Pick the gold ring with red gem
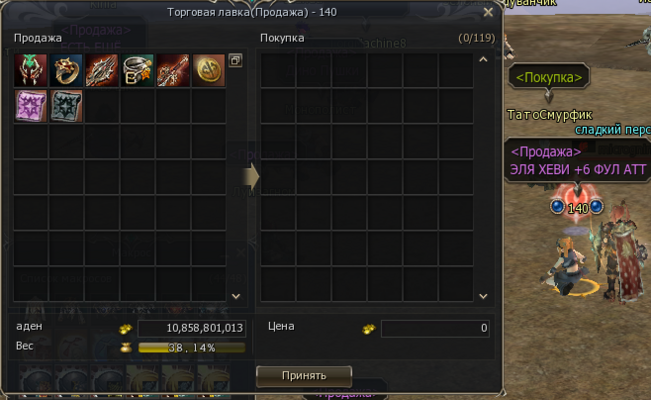The width and height of the screenshot is (651, 400). tap(66, 70)
